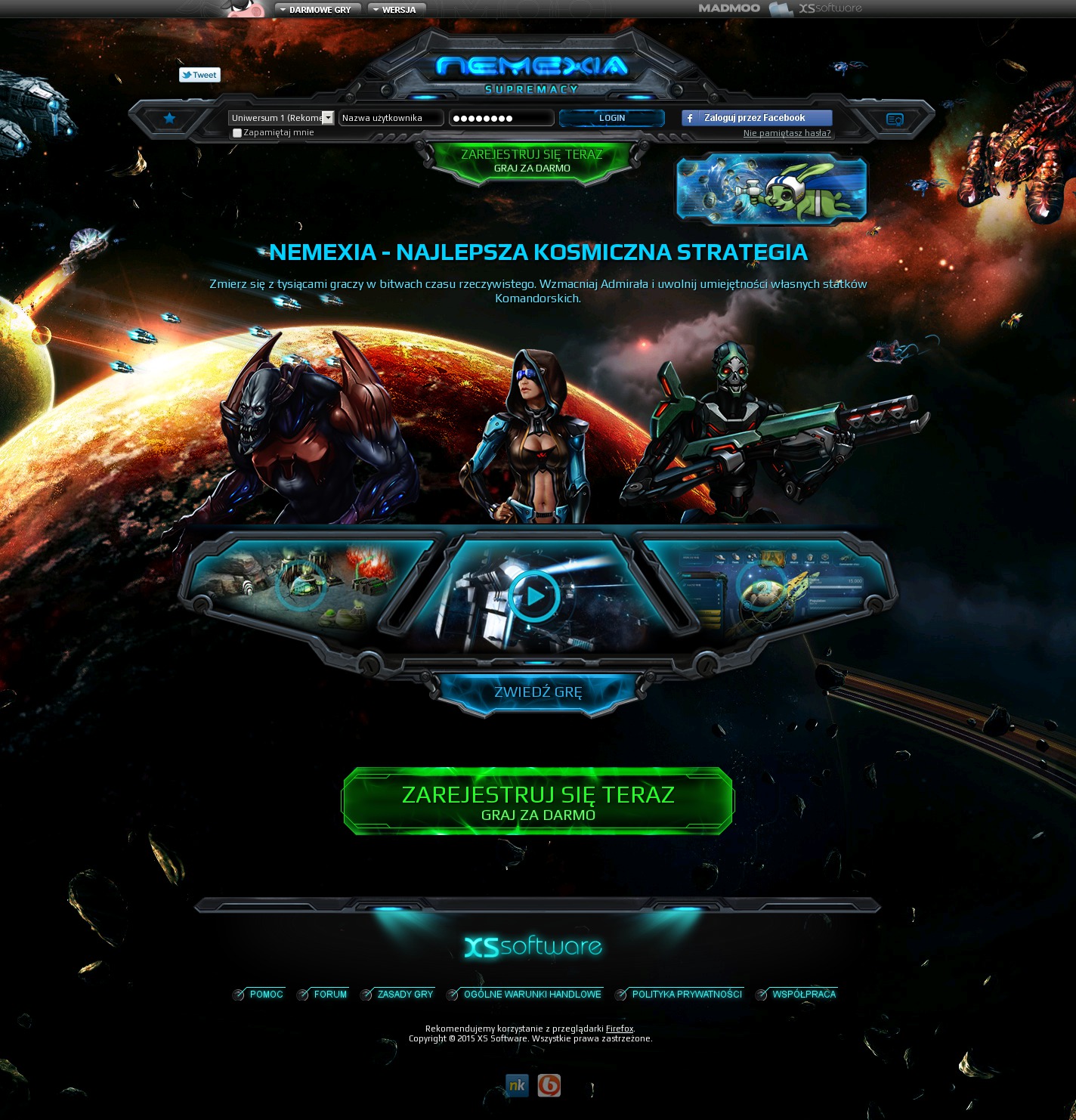Visit the Forum link

330,995
